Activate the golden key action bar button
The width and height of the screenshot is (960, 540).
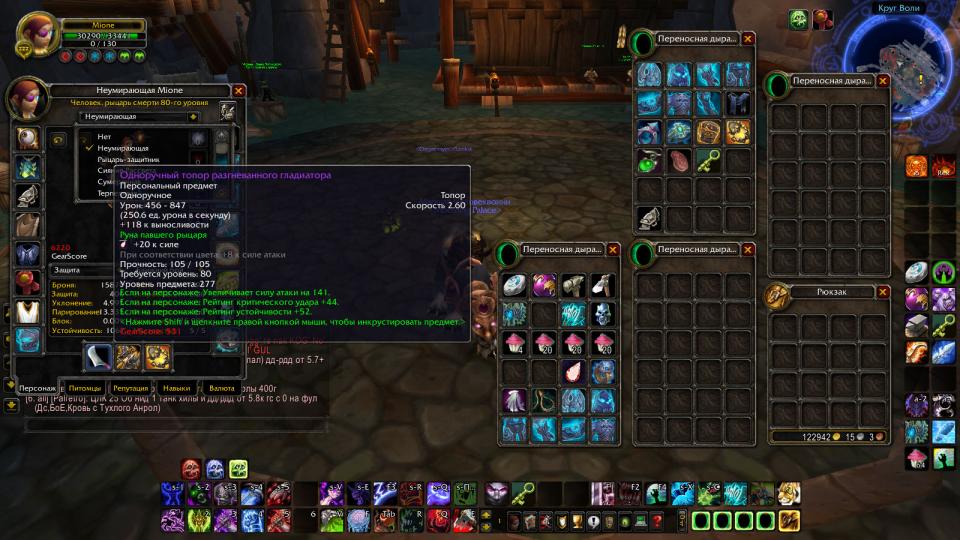tap(523, 492)
